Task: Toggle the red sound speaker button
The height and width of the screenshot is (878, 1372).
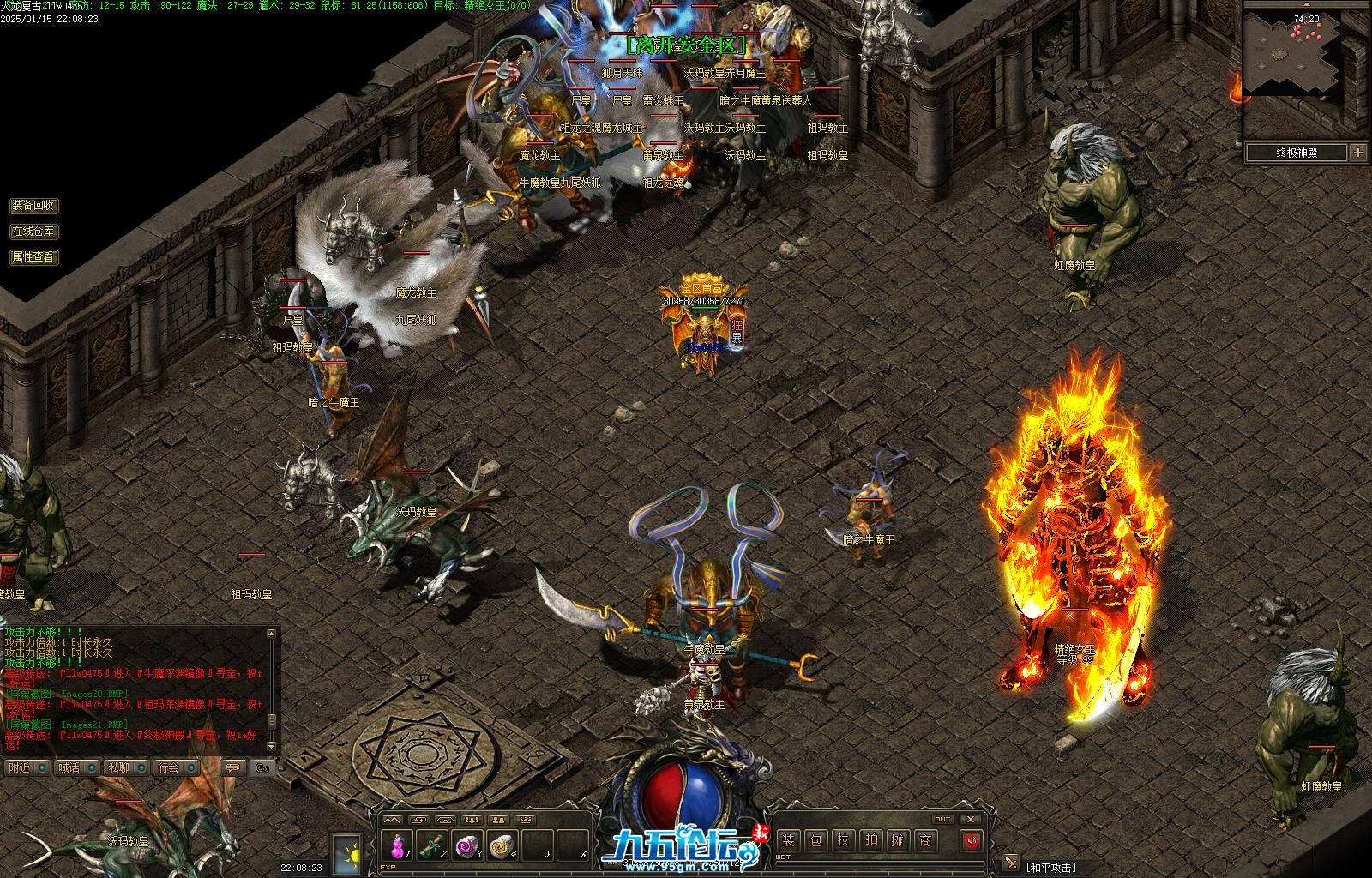Action: tap(971, 840)
